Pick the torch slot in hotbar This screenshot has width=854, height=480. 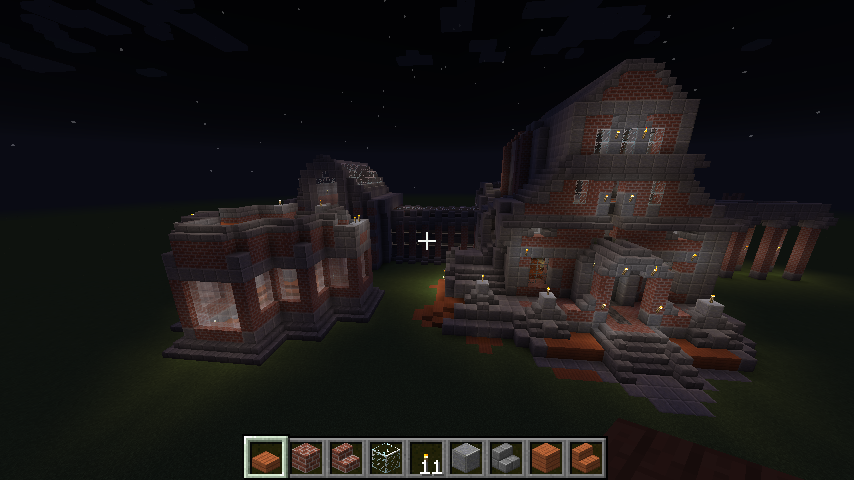tap(426, 458)
